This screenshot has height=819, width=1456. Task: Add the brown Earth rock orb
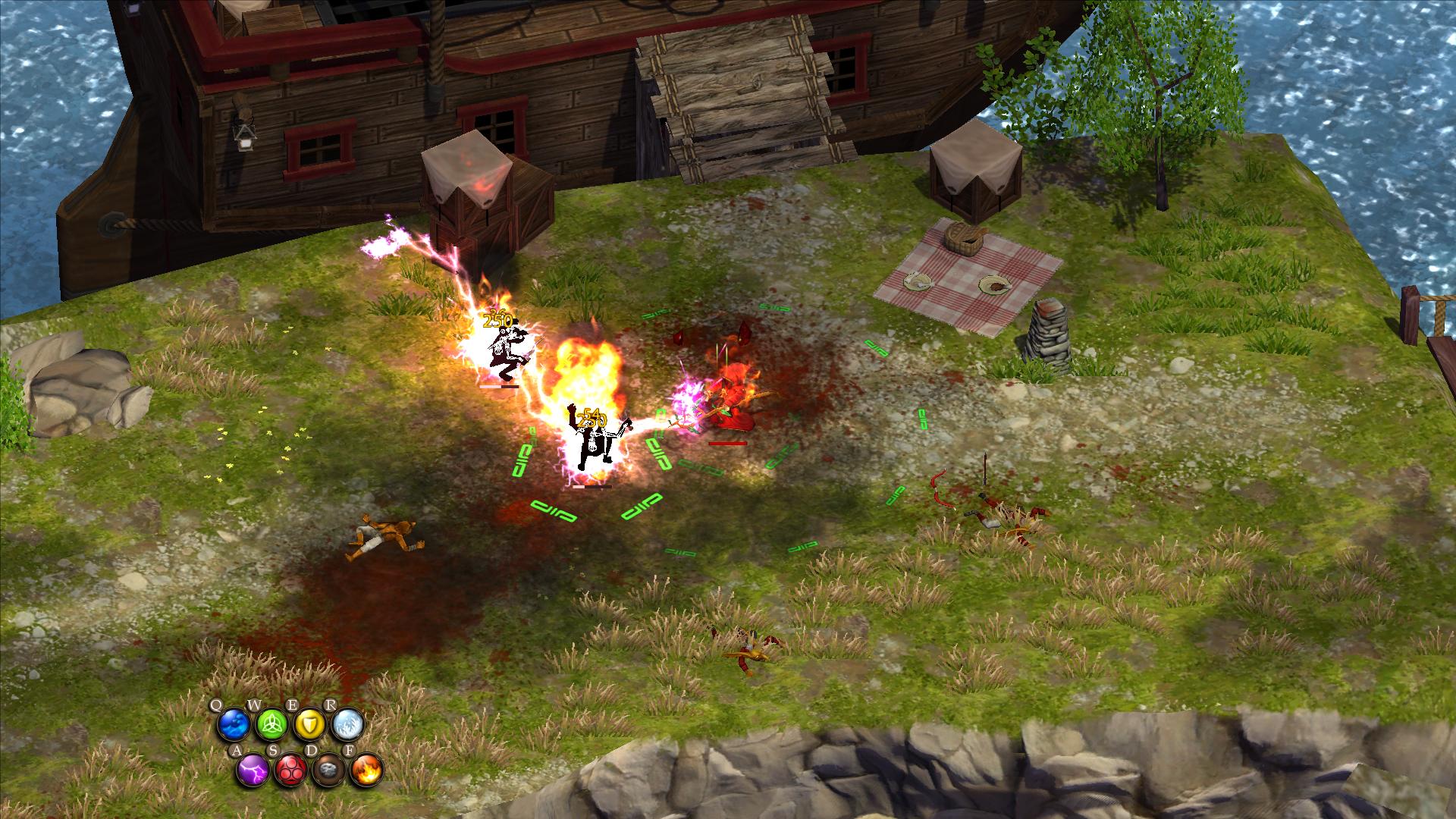point(328,770)
